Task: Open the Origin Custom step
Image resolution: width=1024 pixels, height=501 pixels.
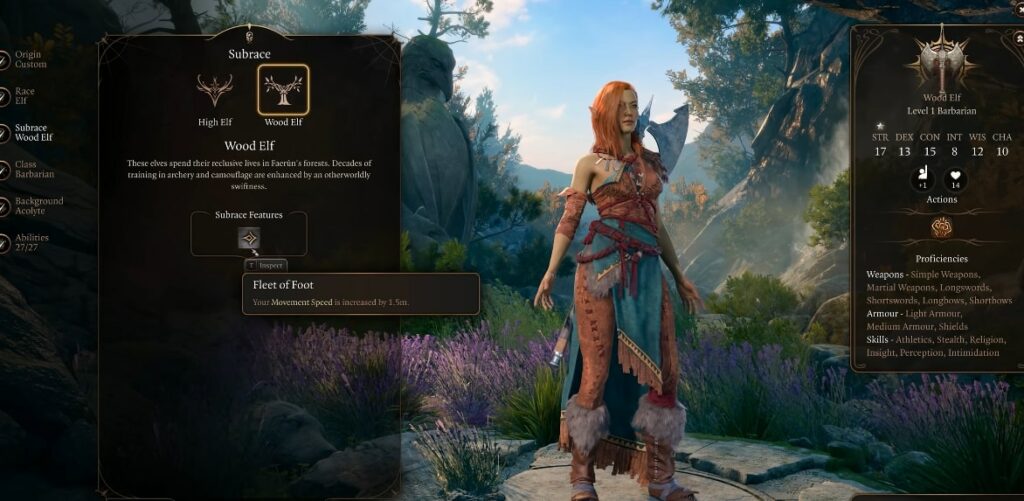Action: (30, 59)
